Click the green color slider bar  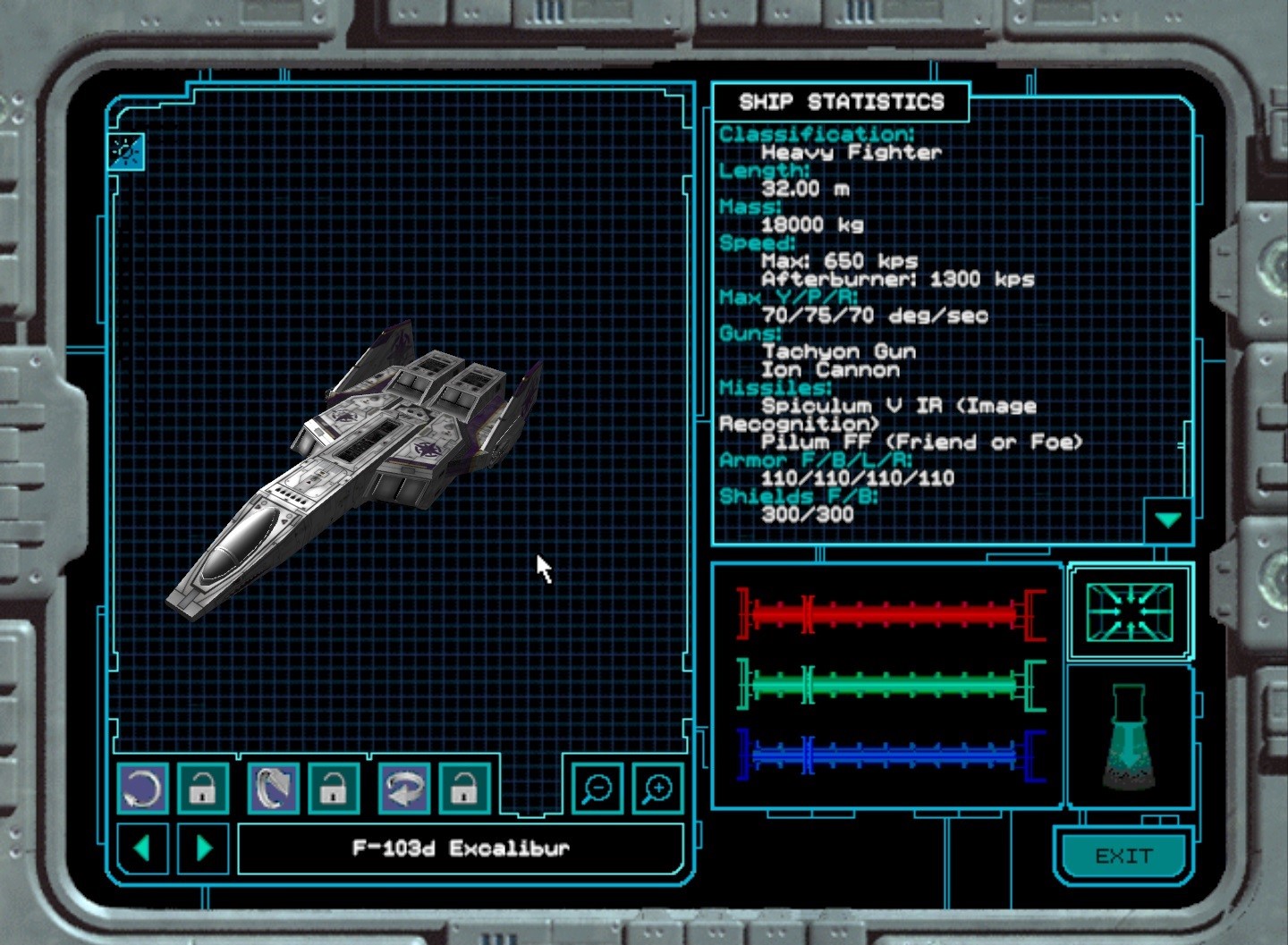click(890, 686)
